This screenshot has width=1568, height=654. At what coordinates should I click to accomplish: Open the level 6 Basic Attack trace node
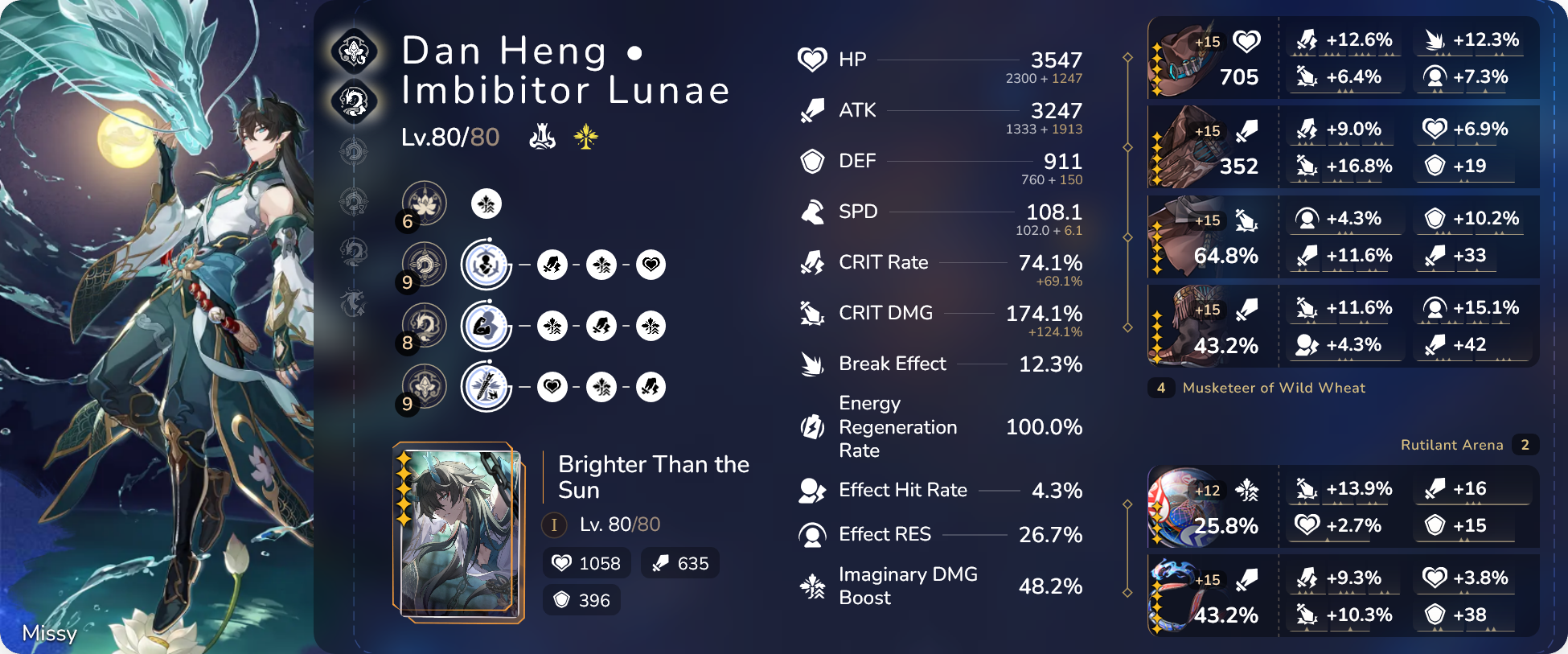425,204
